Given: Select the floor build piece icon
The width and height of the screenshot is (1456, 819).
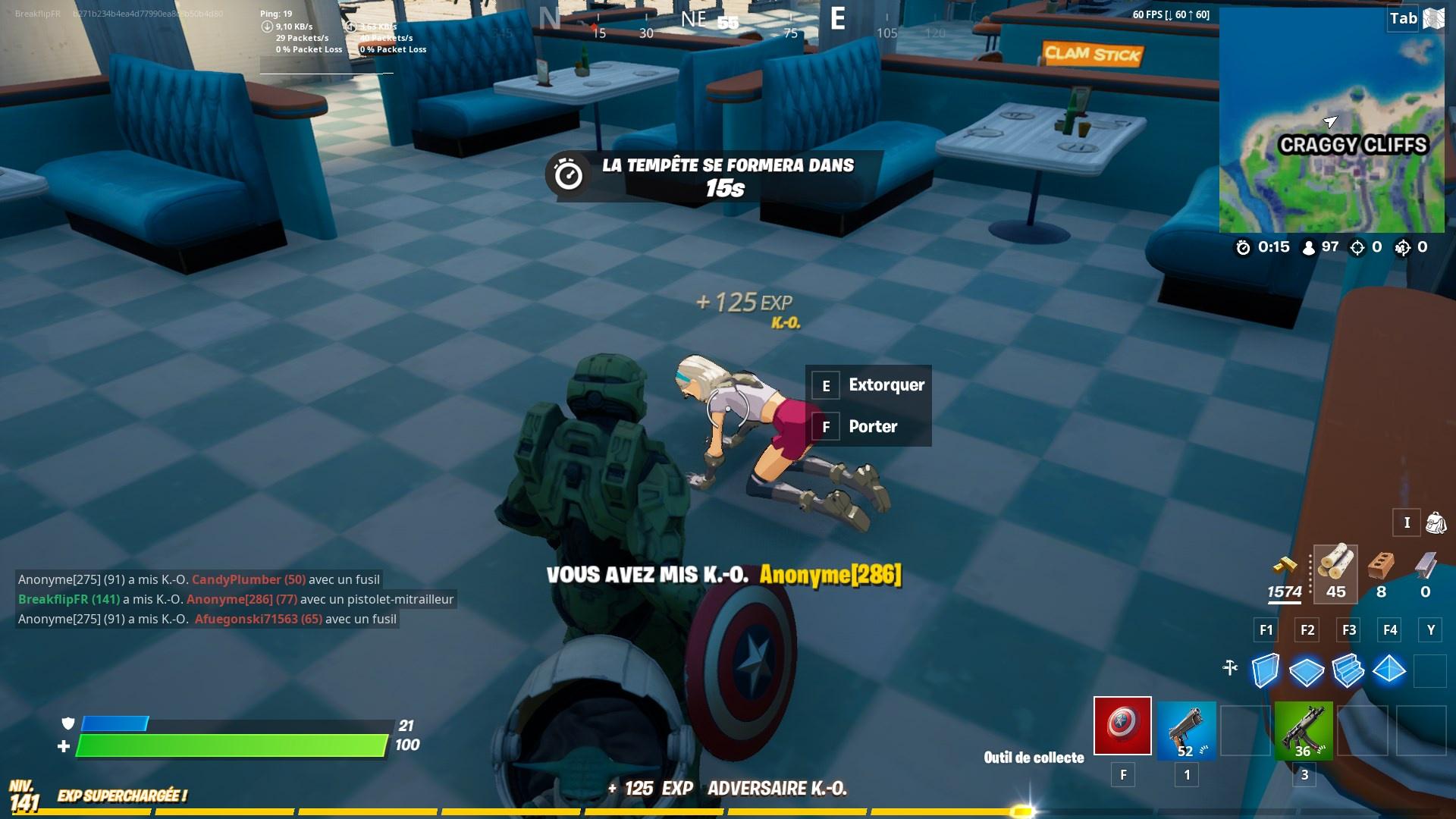Looking at the screenshot, I should pyautogui.click(x=1307, y=670).
